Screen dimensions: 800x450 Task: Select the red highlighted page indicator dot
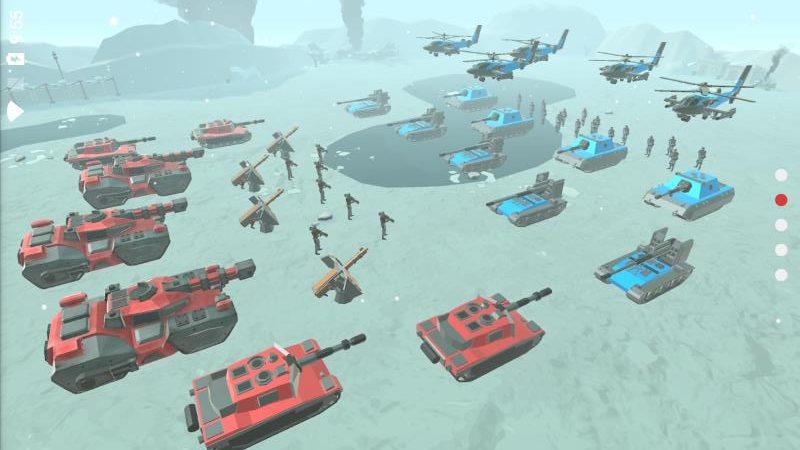(x=781, y=200)
